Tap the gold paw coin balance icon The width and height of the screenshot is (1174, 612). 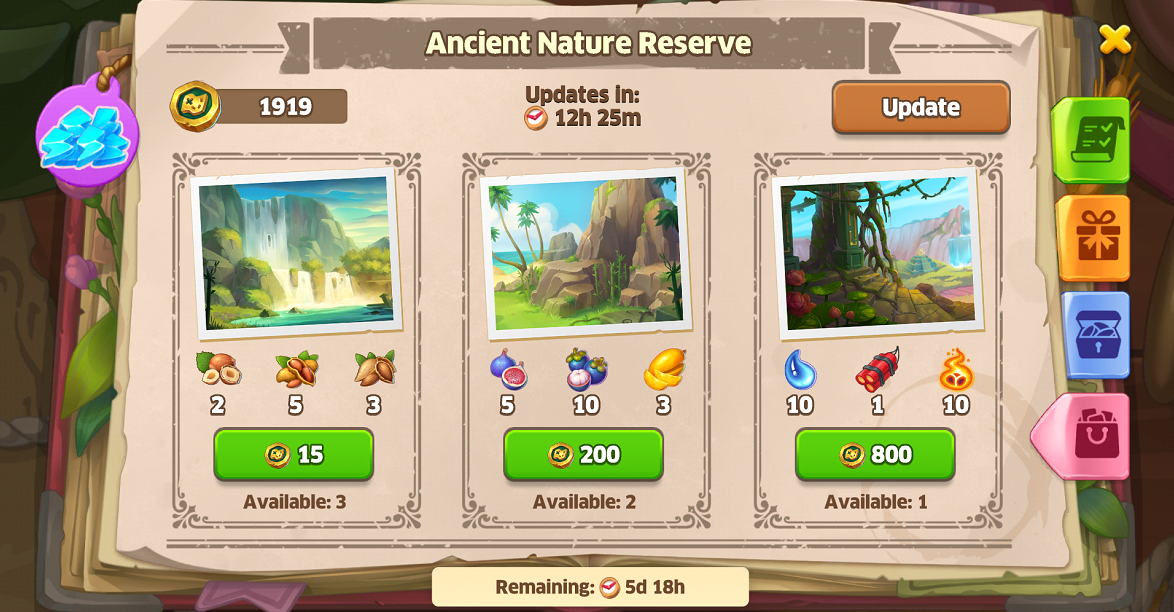click(x=195, y=106)
